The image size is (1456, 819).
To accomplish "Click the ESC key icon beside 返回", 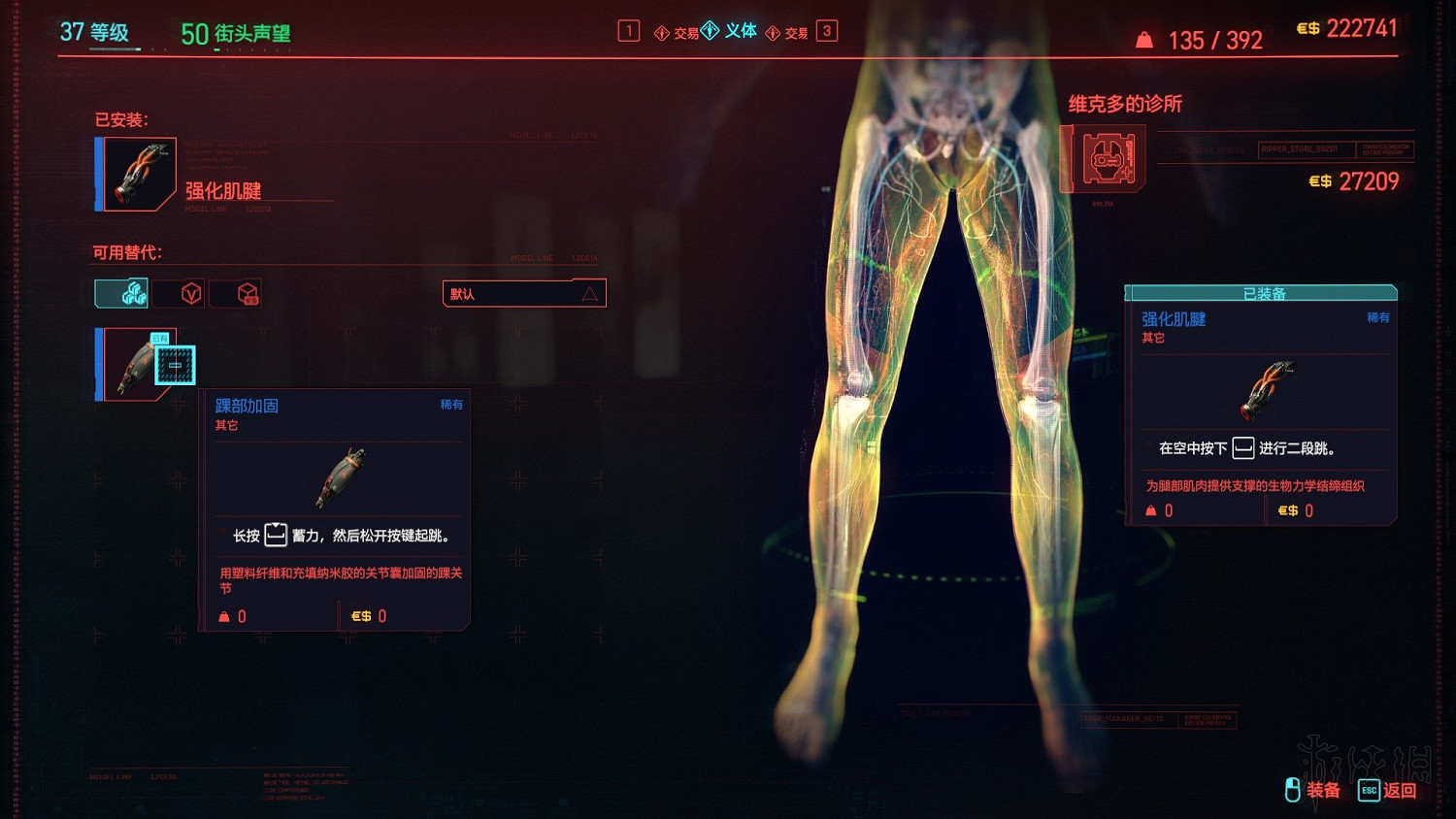I will point(1367,791).
